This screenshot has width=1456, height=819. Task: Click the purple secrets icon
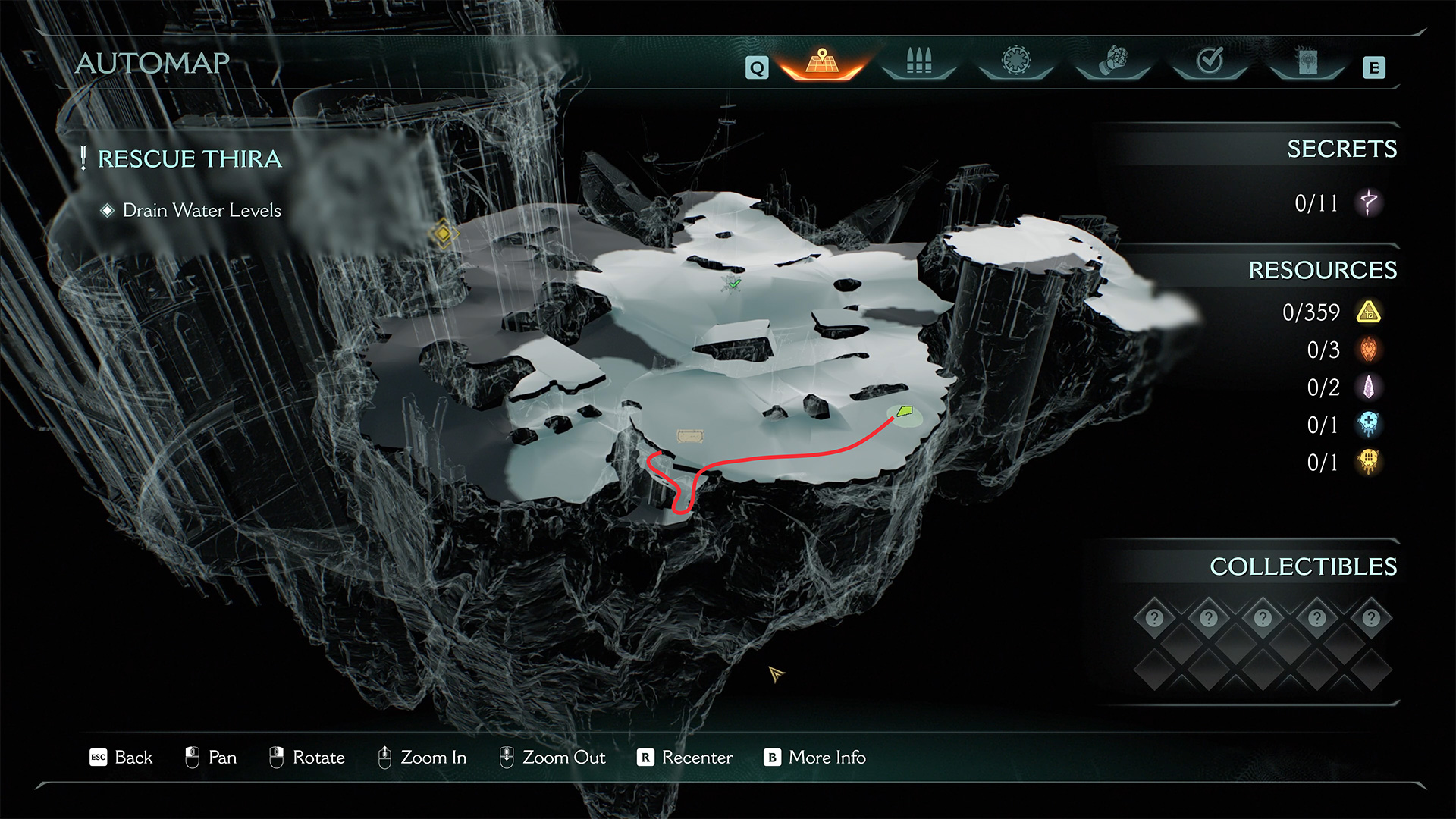[1369, 202]
